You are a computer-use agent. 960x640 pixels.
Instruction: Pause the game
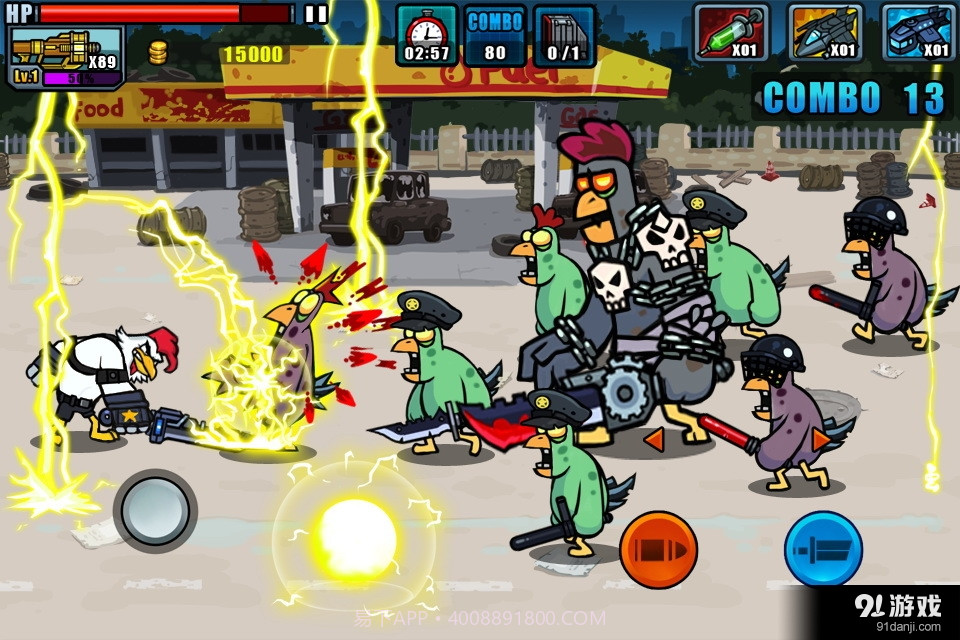tap(316, 13)
